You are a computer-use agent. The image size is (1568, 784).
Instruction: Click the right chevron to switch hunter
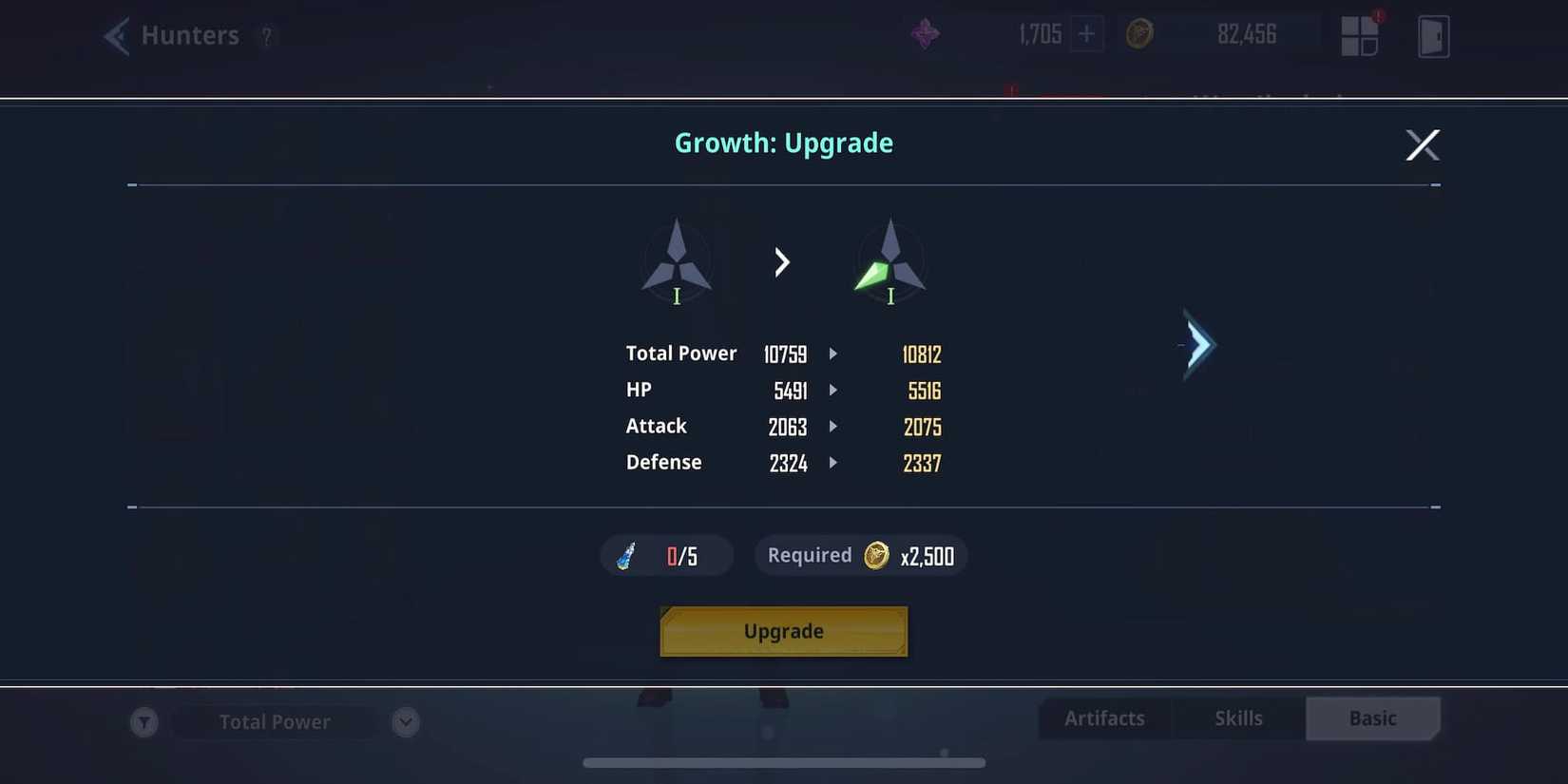(x=1197, y=345)
